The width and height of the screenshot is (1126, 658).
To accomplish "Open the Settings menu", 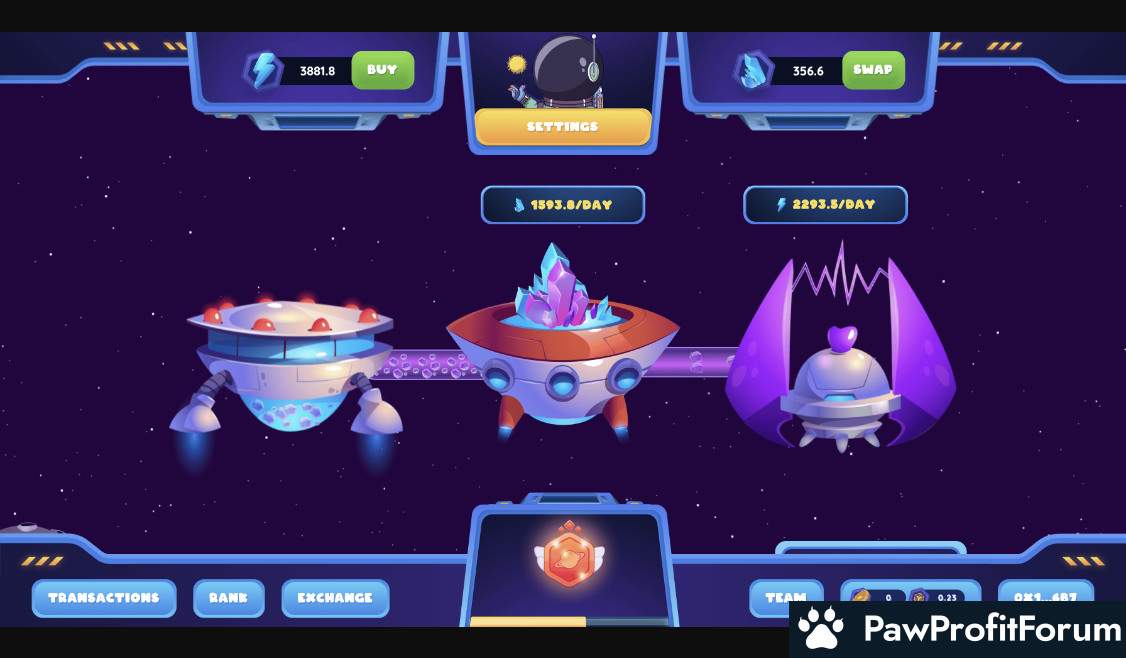I will pos(563,127).
